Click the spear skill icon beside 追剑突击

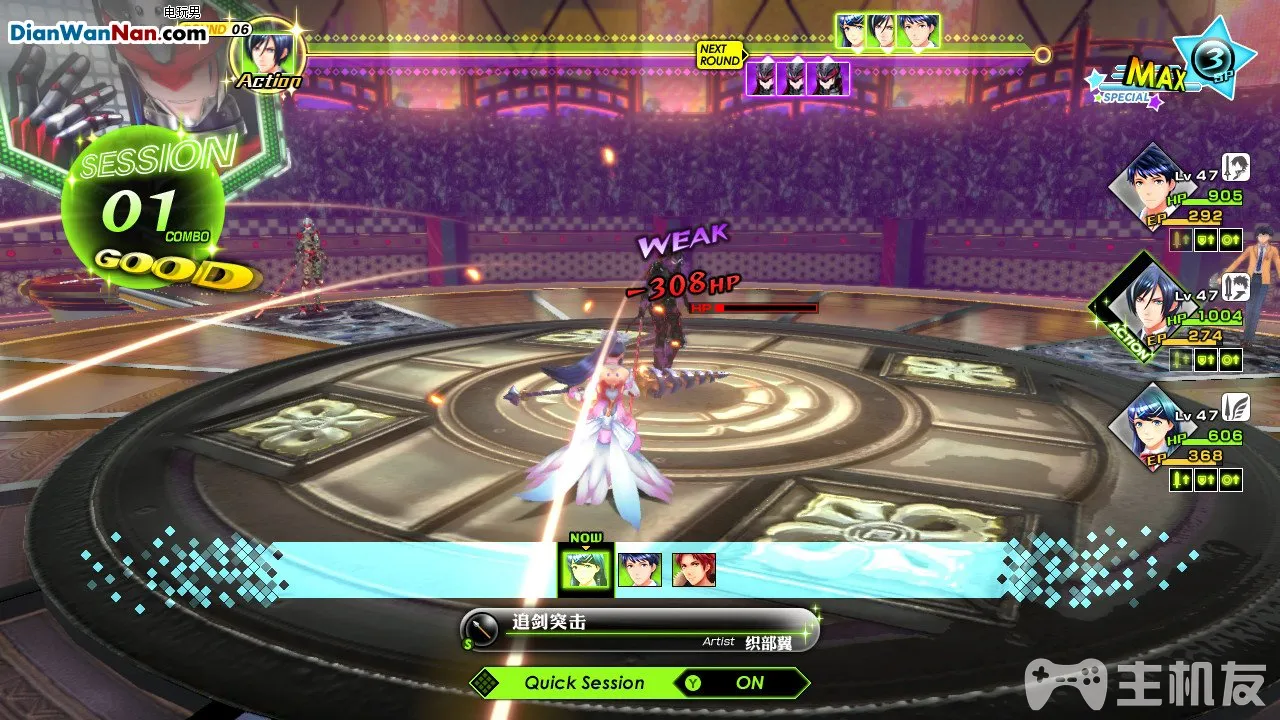[x=483, y=629]
